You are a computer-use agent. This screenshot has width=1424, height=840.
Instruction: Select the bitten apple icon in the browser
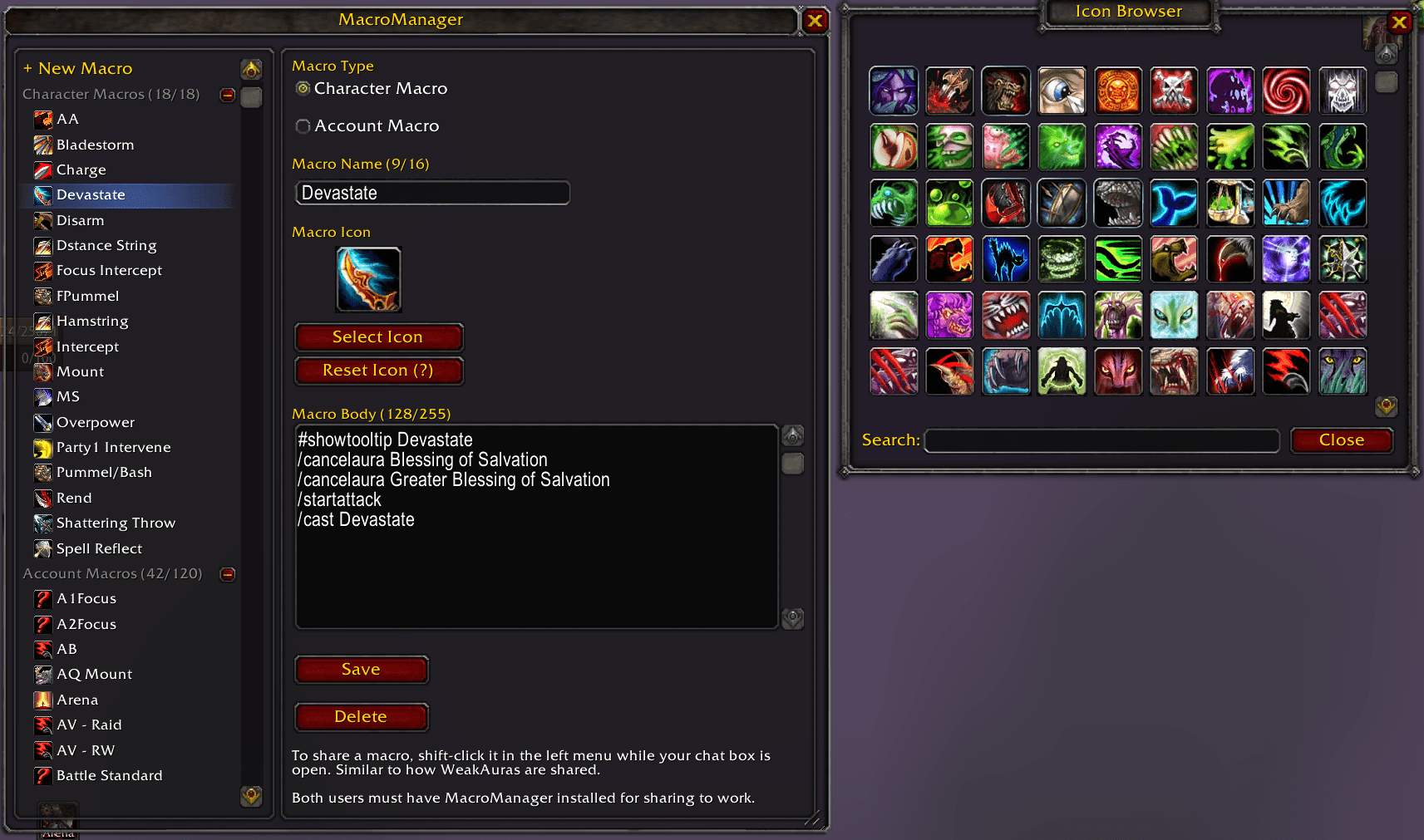(894, 146)
